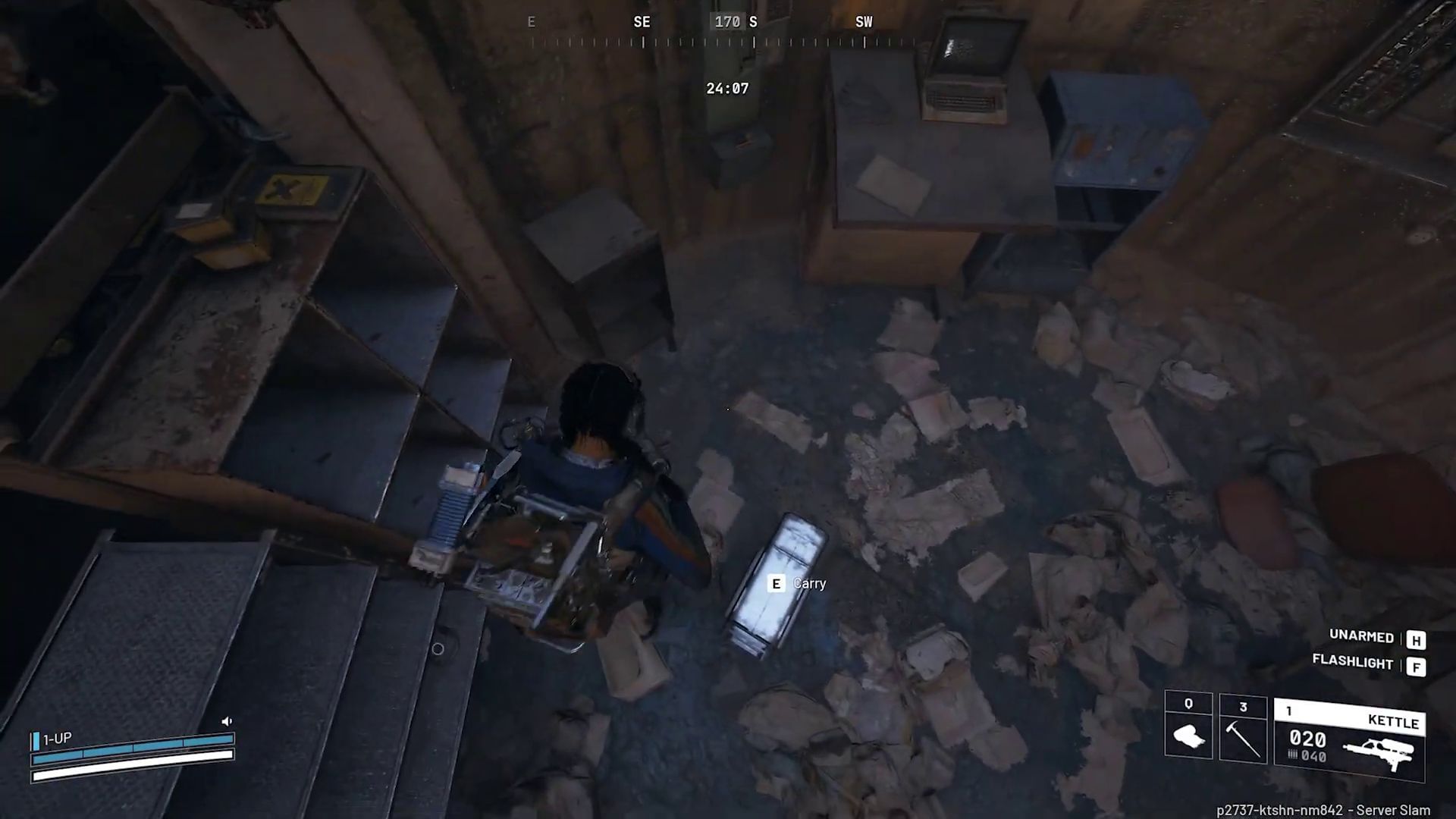The width and height of the screenshot is (1456, 819).
Task: Click the SE heading on the compass
Action: [642, 22]
